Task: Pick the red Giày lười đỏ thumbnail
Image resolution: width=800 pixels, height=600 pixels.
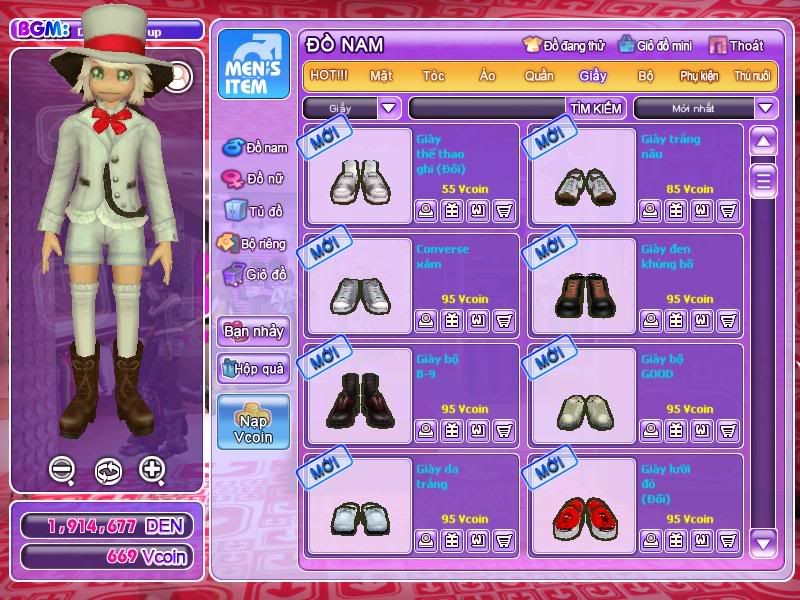Action: coord(584,512)
